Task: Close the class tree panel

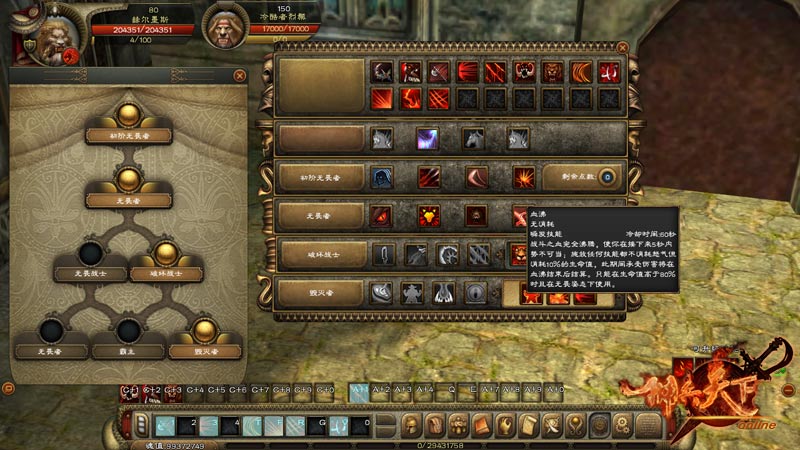Action: pyautogui.click(x=240, y=75)
